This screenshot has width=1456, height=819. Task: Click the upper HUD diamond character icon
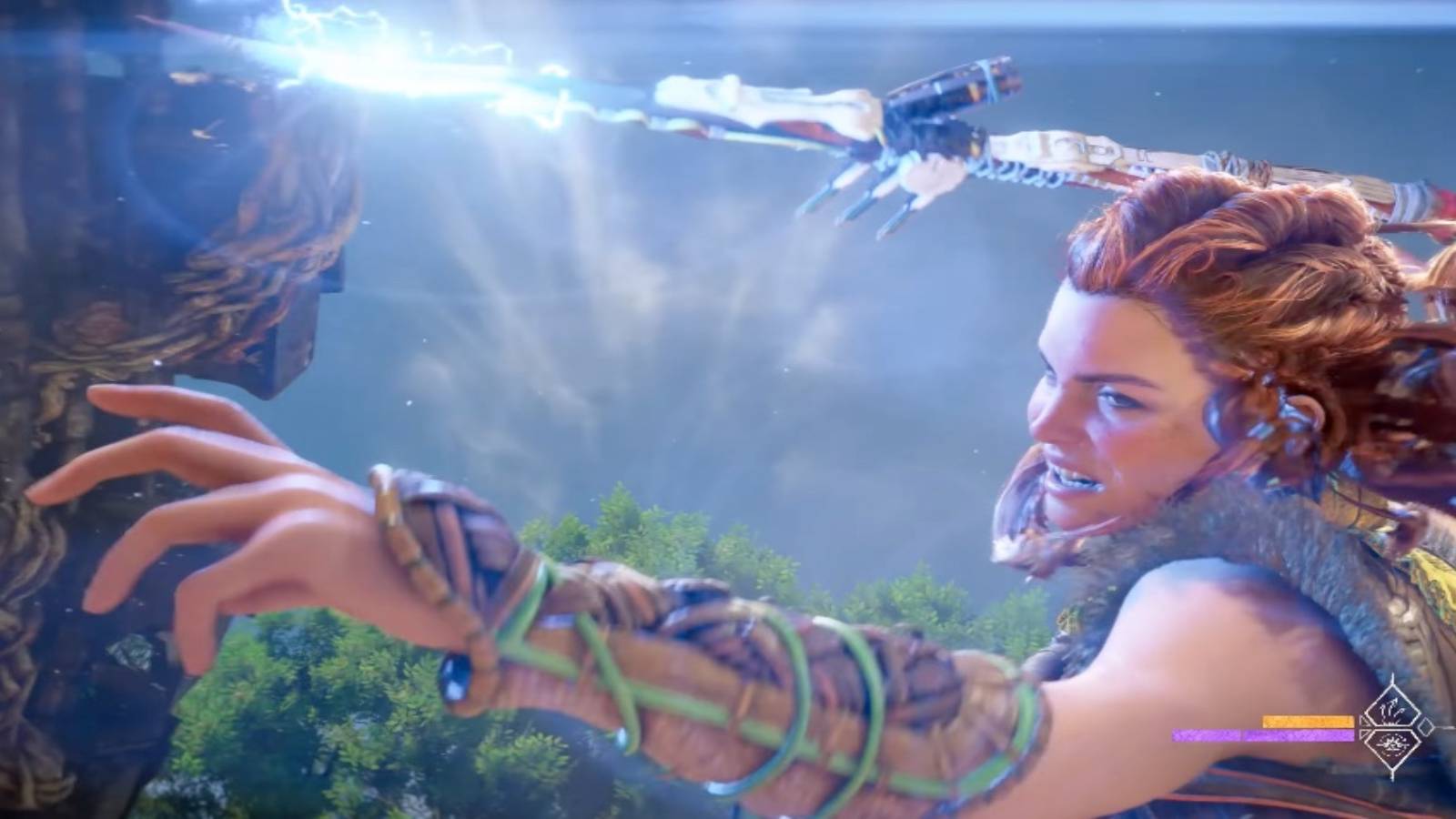point(1392,712)
